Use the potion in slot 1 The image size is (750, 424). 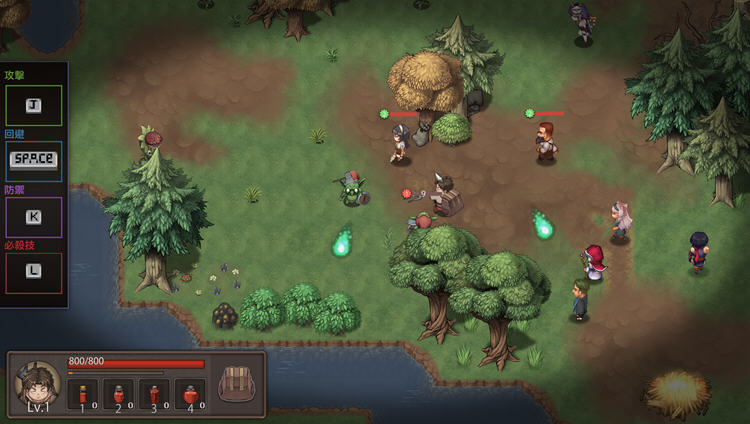pos(83,393)
